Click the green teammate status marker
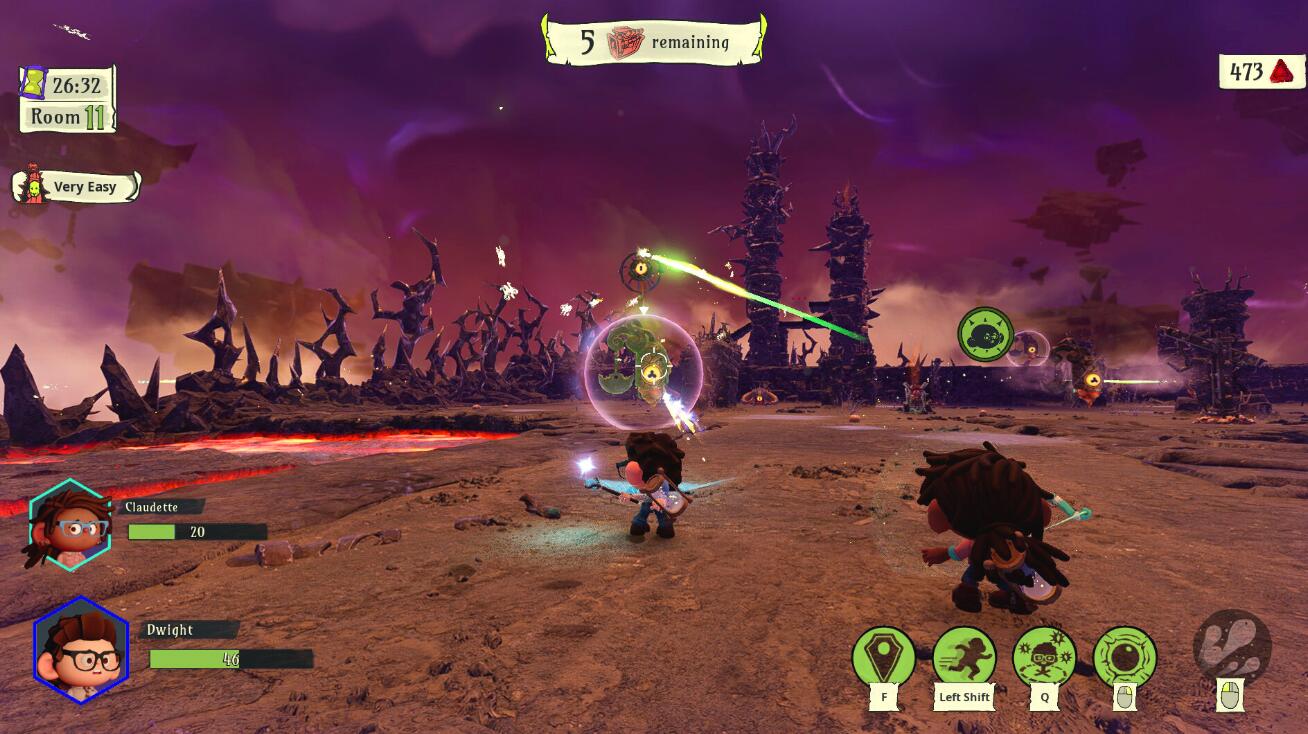The height and width of the screenshot is (734, 1308). [x=985, y=335]
